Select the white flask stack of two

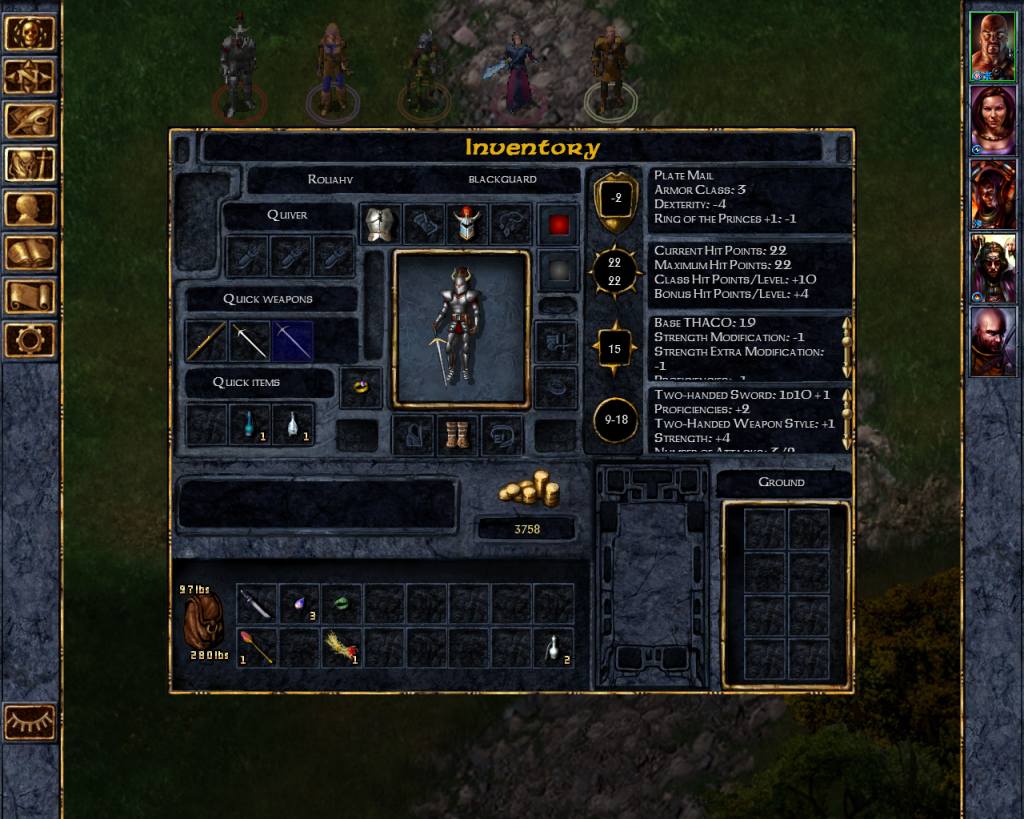553,647
